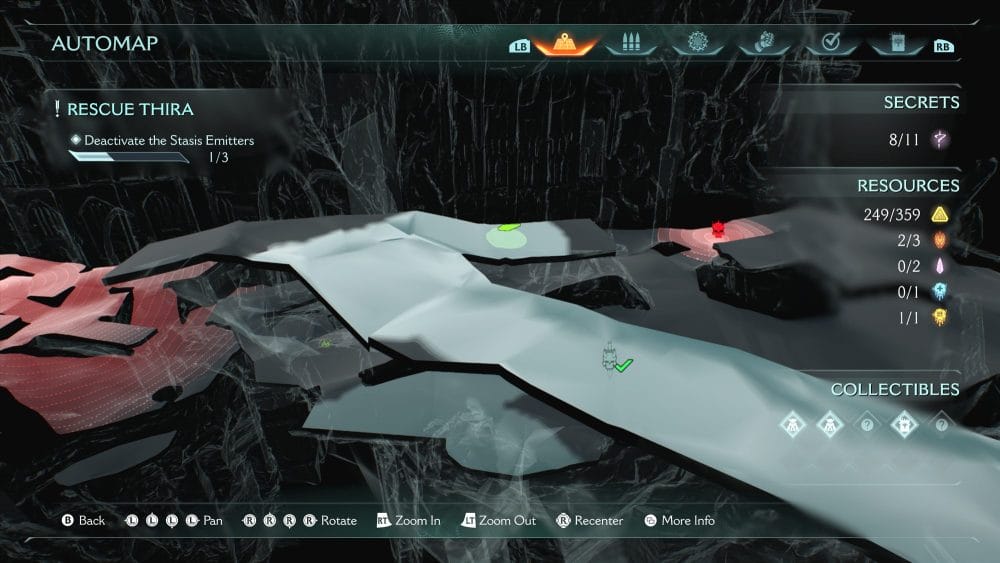Screen dimensions: 1000x563
Task: Open the checkmark objectives tab
Action: (829, 45)
